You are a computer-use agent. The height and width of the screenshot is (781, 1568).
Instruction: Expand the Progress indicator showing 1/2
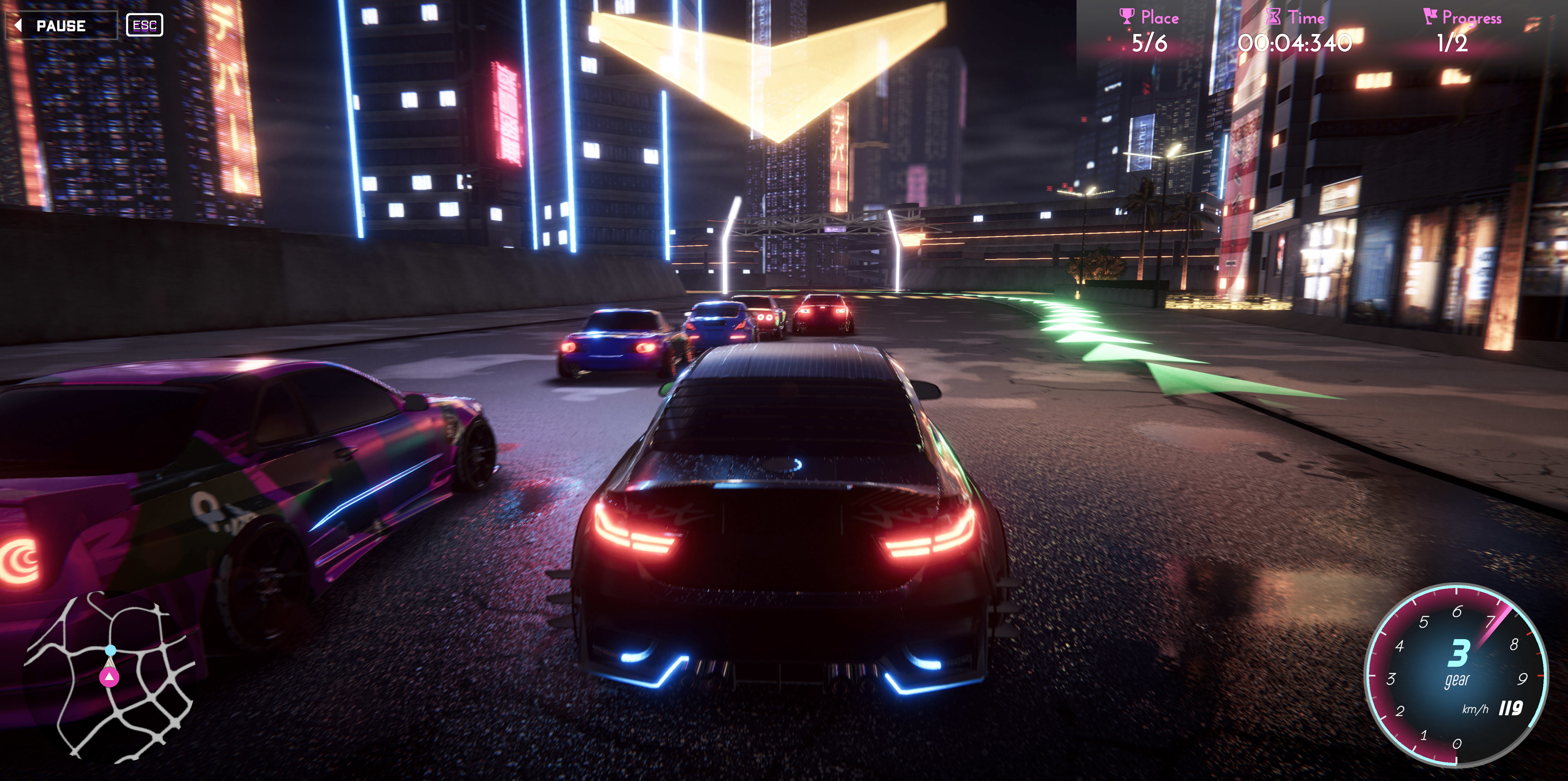click(x=1454, y=43)
